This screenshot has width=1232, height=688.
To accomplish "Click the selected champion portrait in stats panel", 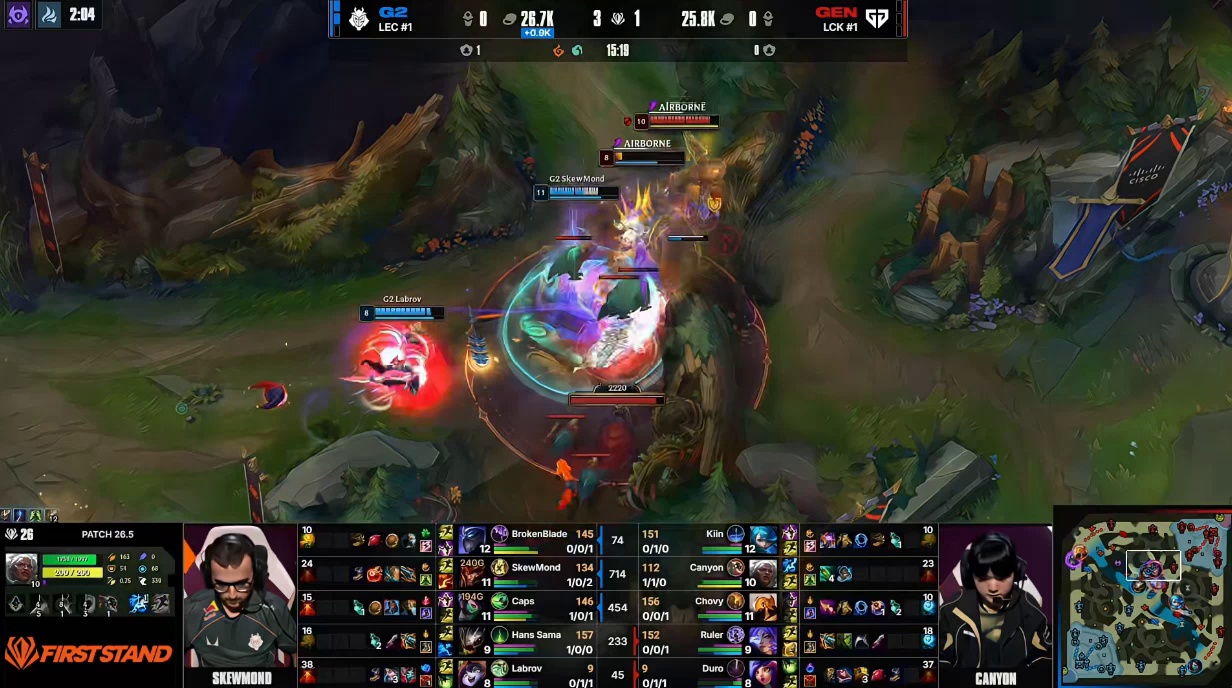I will click(21, 567).
